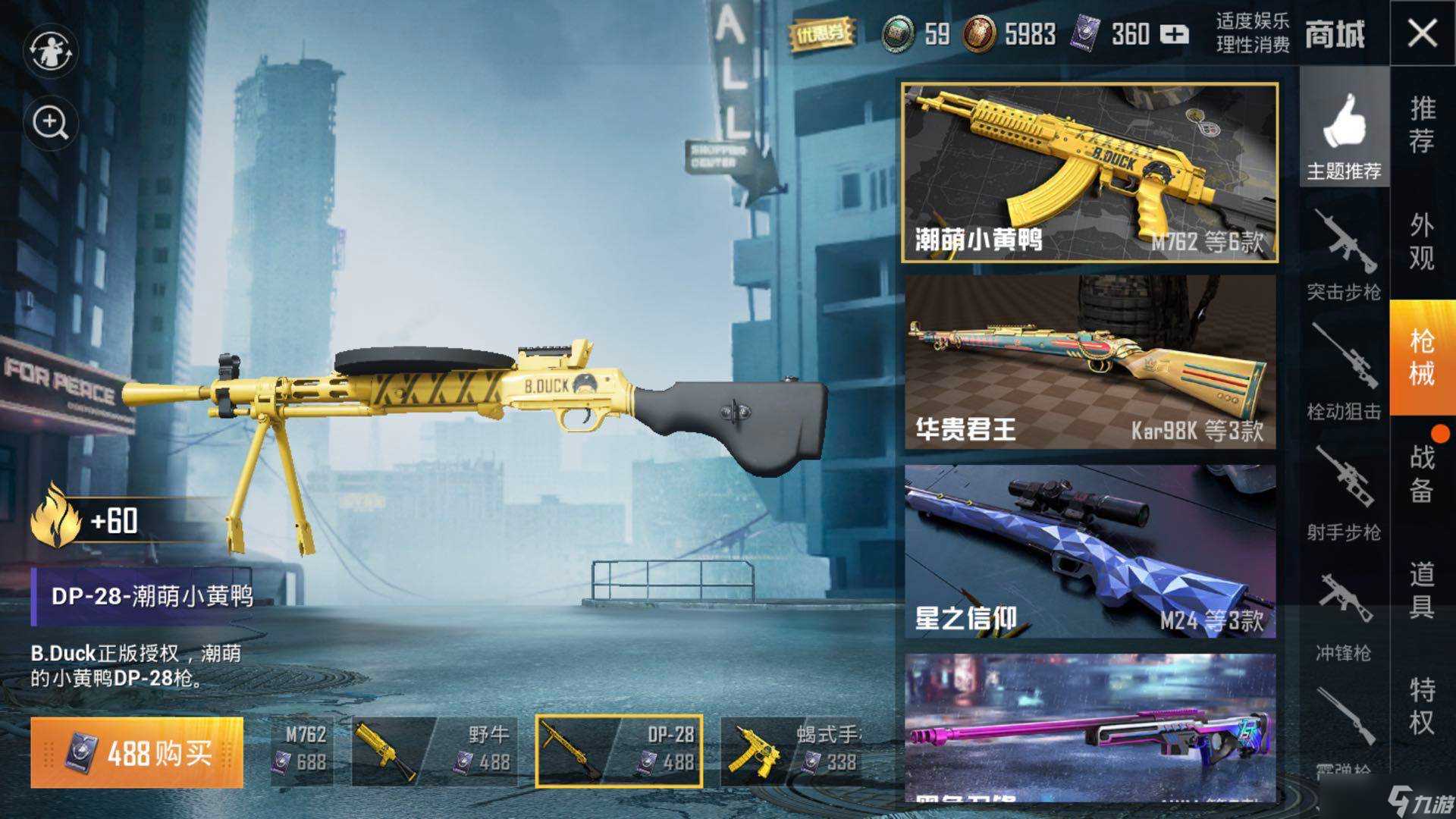Click the magnifier weapon inspection icon
This screenshot has height=819, width=1456.
tap(49, 121)
